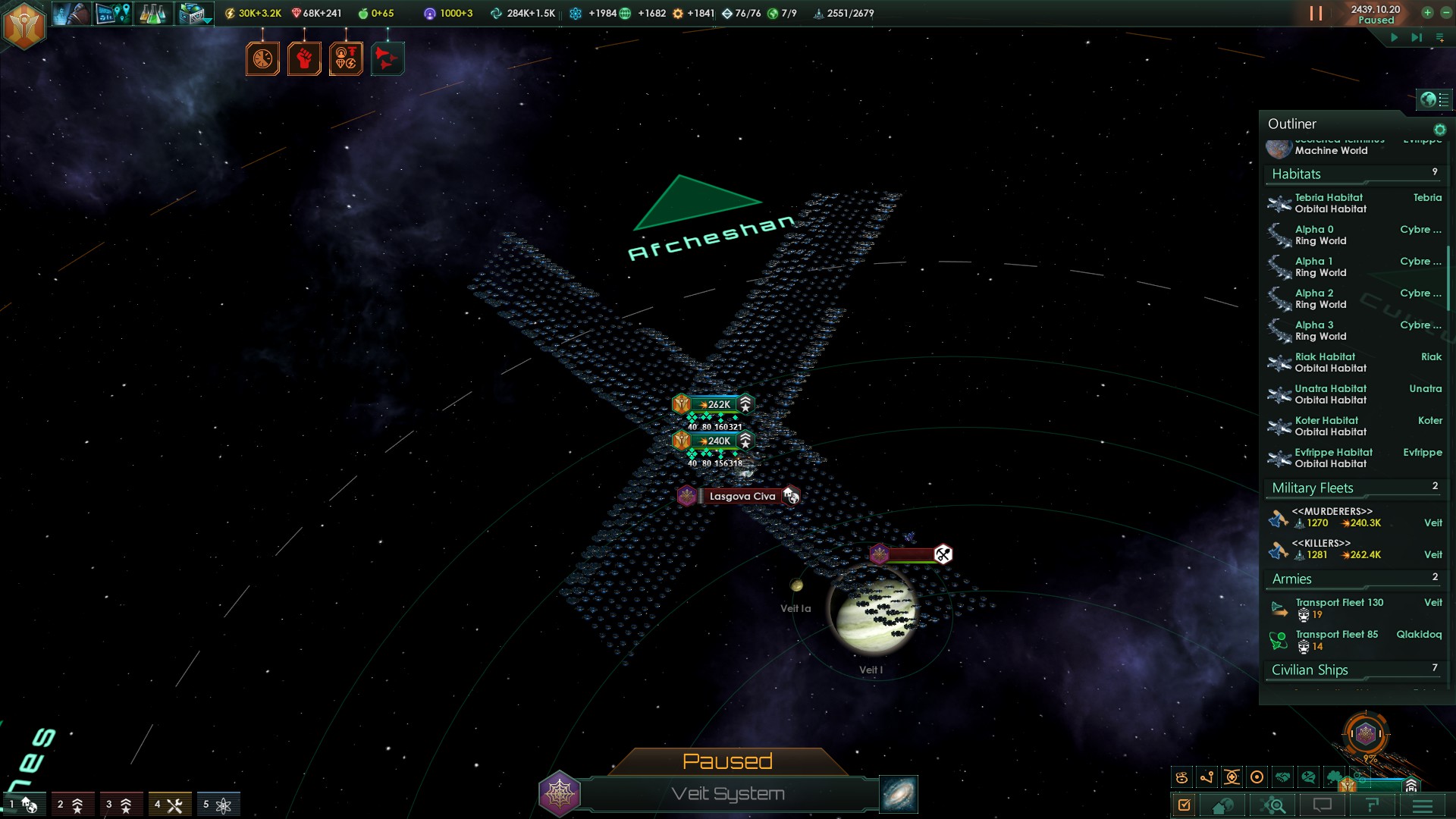Select the 262K fleet marker on the map
This screenshot has width=1456, height=819.
pyautogui.click(x=714, y=404)
